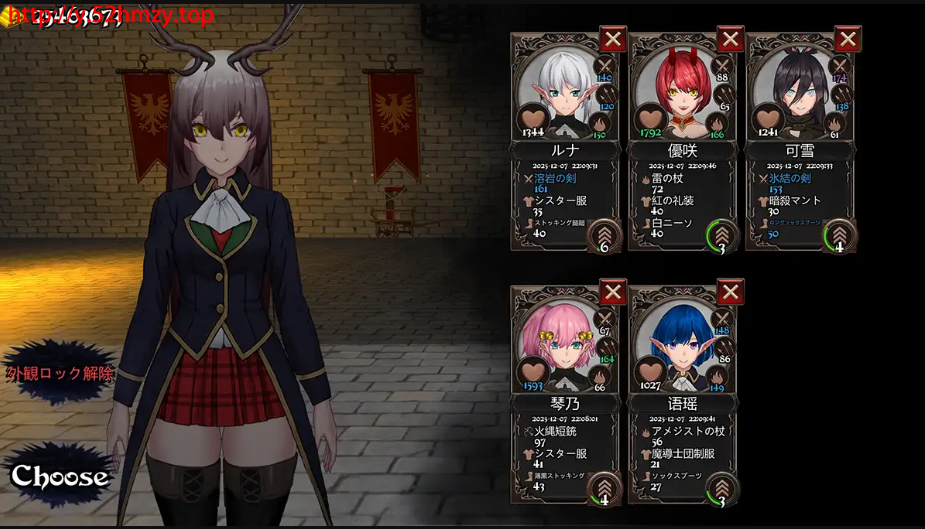Click 可雪's level 4 rank badge
The width and height of the screenshot is (925, 529).
point(839,236)
